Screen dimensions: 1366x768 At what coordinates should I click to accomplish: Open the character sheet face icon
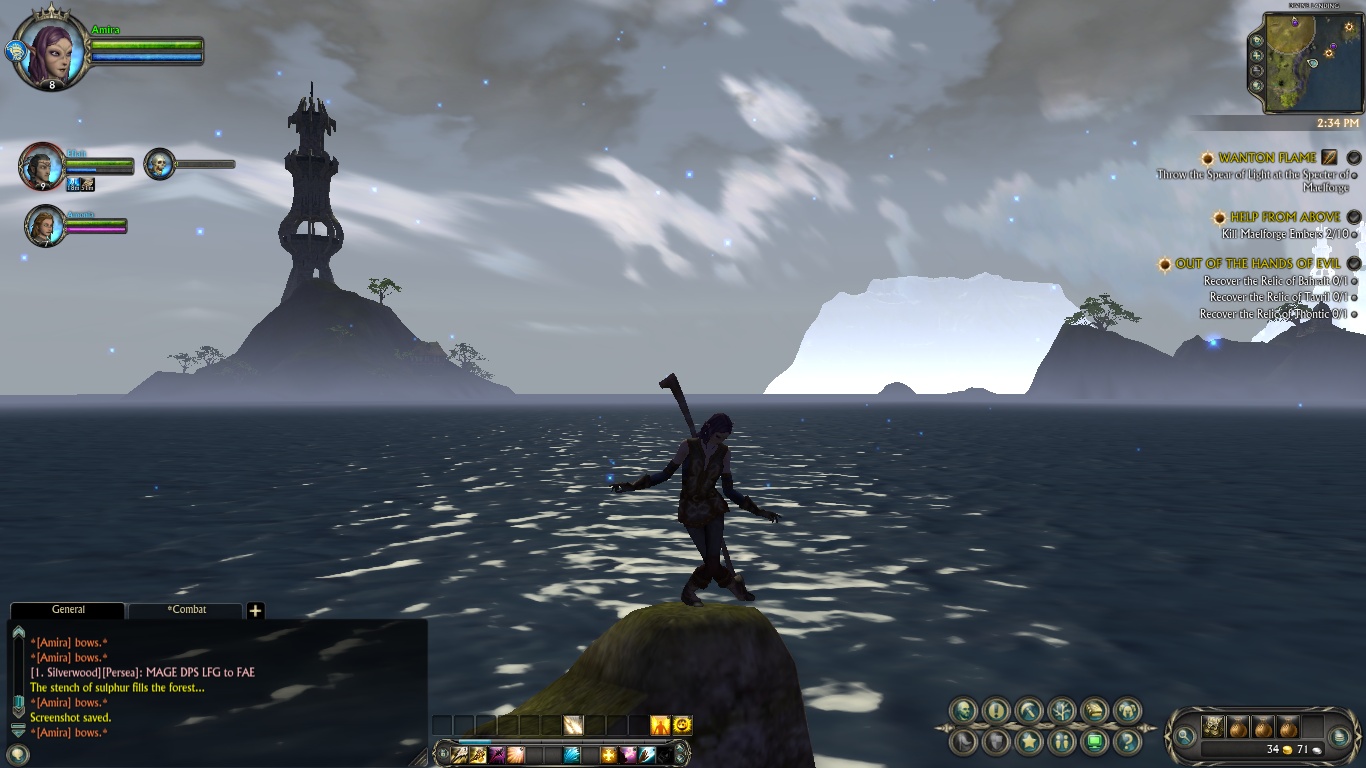pos(963,711)
